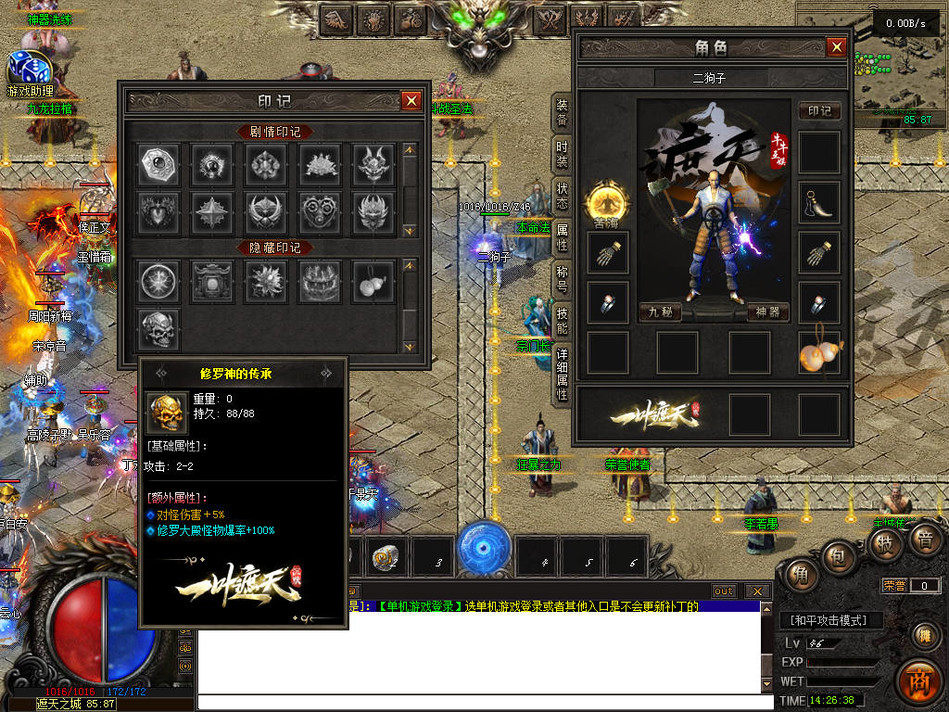Close the 角色 (Character) panel

(x=836, y=47)
